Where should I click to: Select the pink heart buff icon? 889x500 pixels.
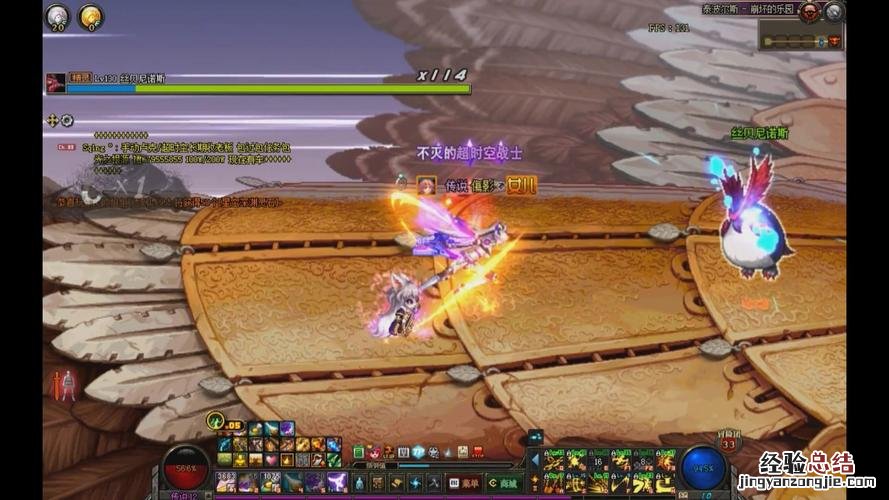(271, 459)
